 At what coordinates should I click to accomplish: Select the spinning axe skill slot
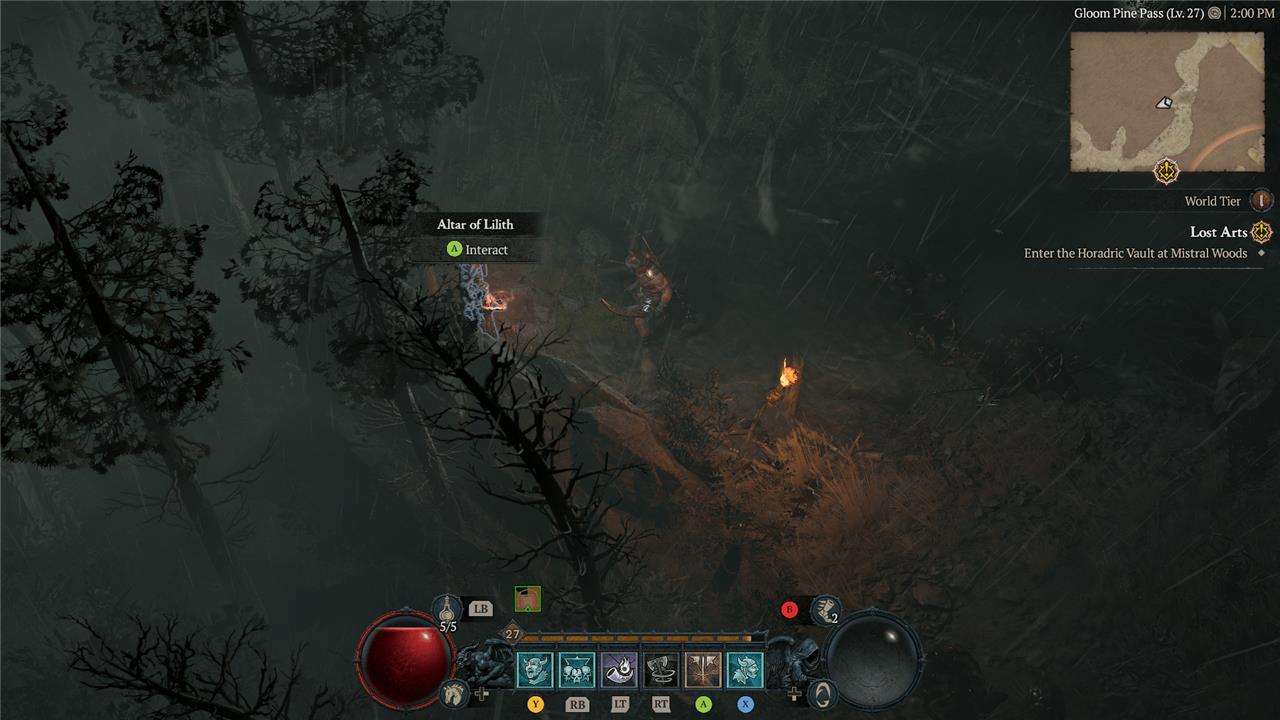(661, 670)
